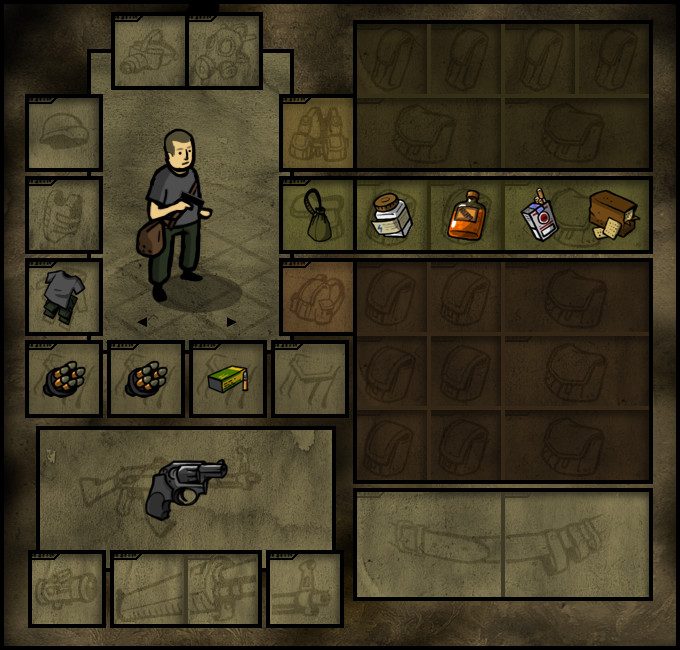Choose the cigarette pack item
Viewport: 680px width, 650px height.
pos(540,215)
